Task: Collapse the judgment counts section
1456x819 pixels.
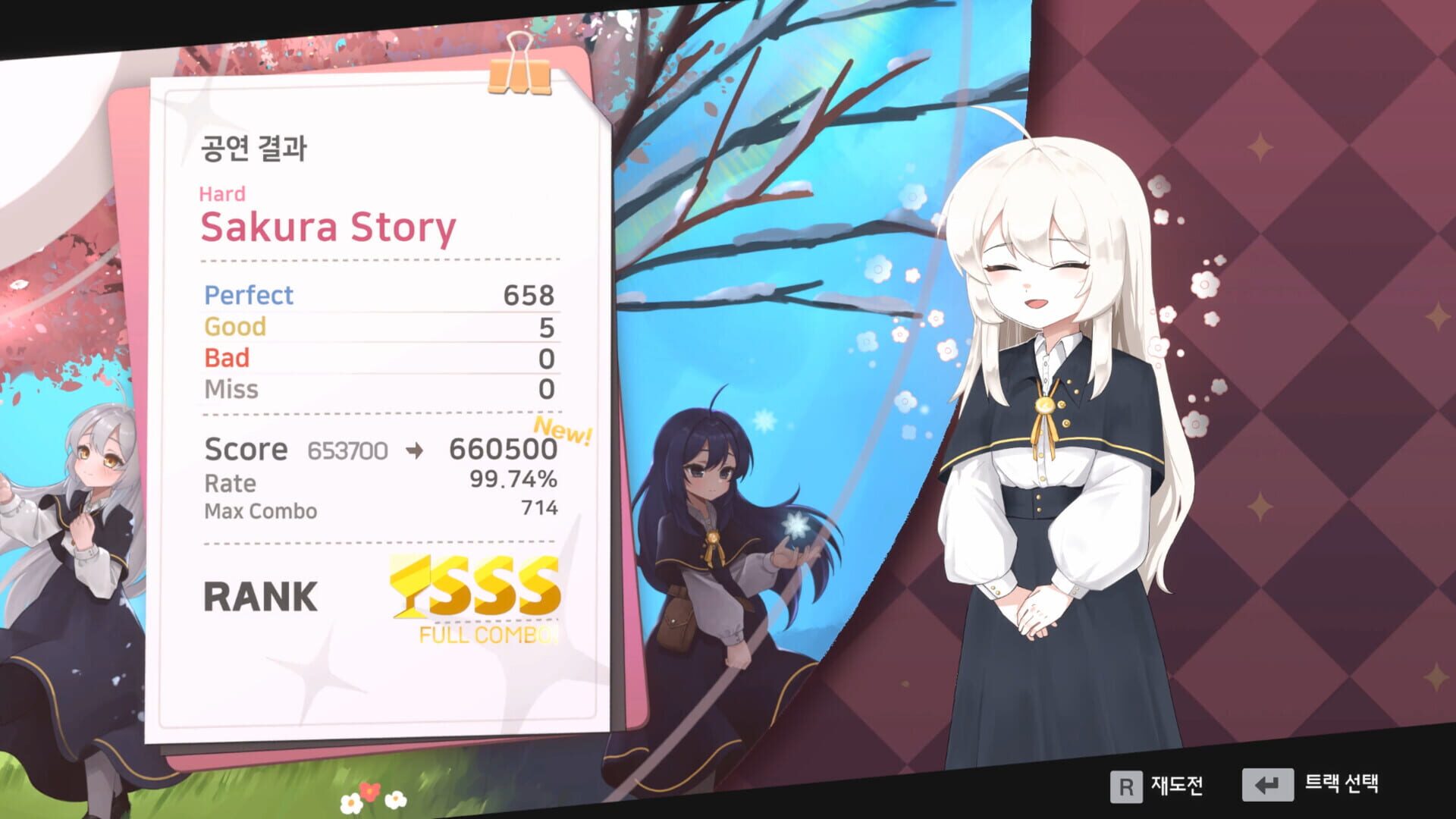Action: (x=379, y=341)
